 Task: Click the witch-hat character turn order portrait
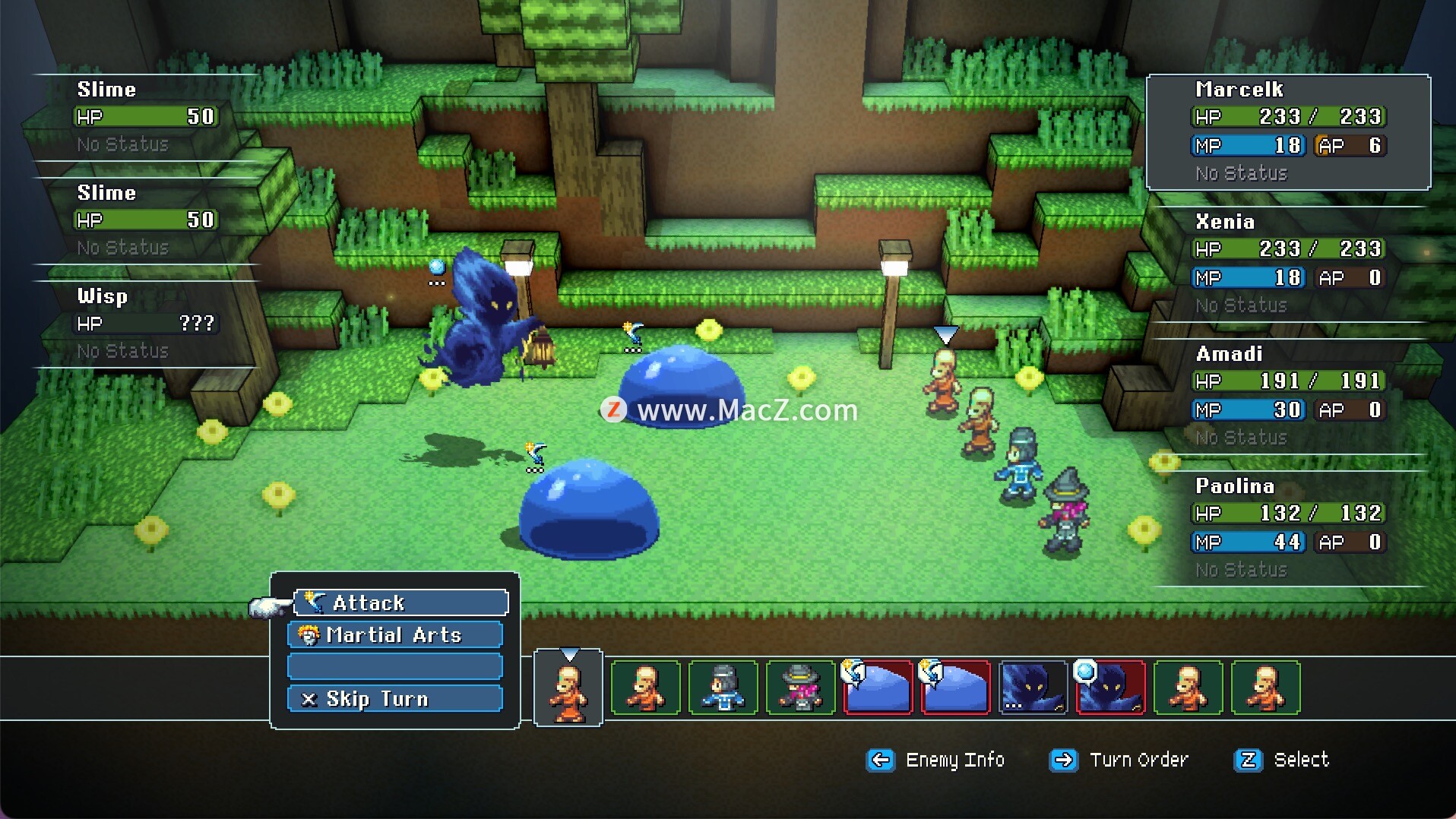(x=800, y=688)
